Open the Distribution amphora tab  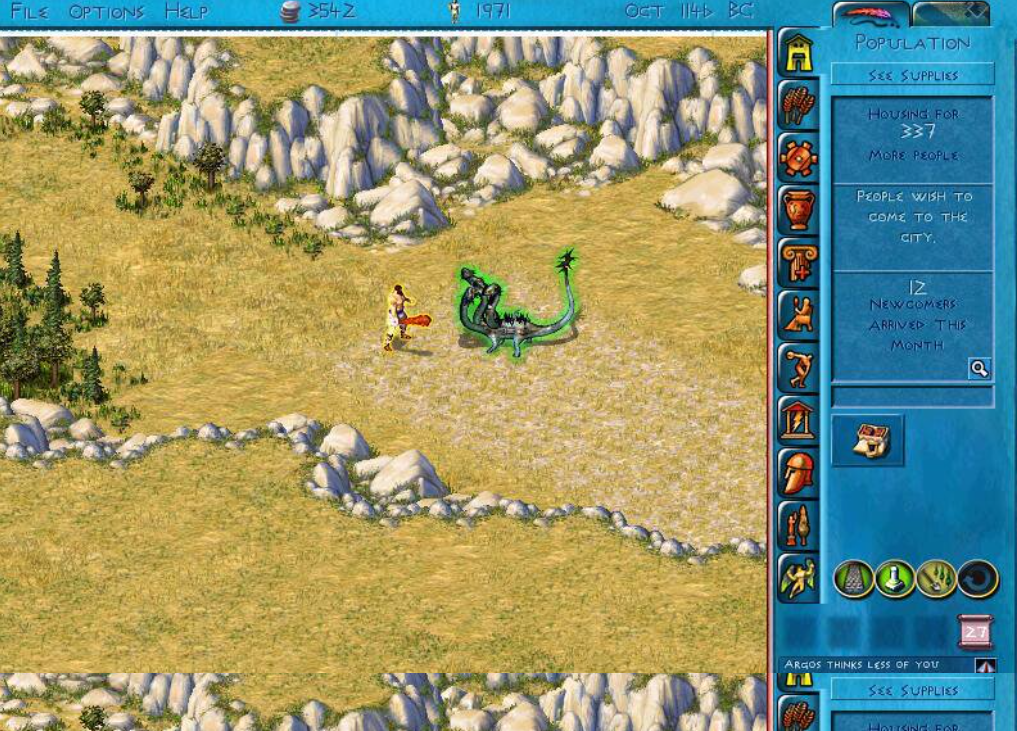(x=798, y=211)
